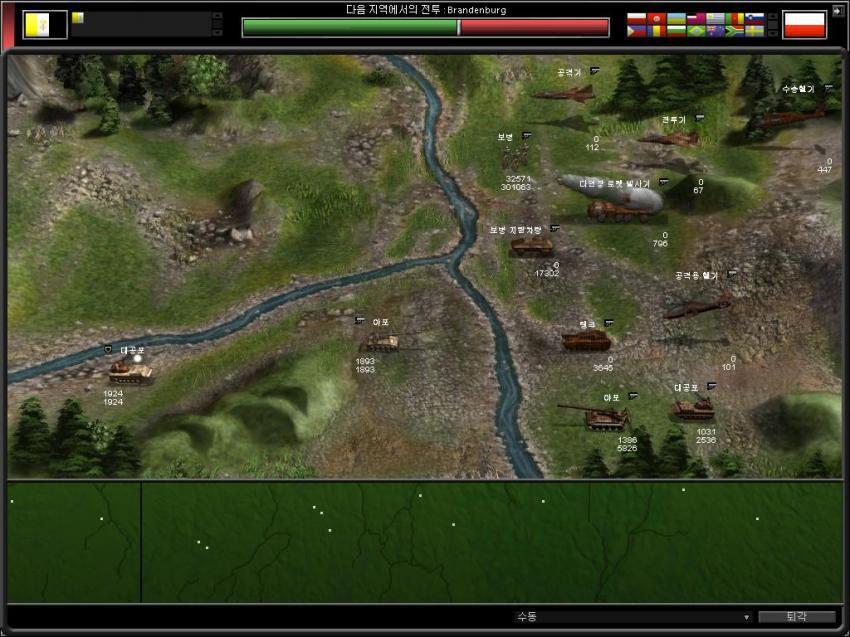This screenshot has height=637, width=850.
Task: Select the Vatican flag on the left
Action: pyautogui.click(x=45, y=24)
